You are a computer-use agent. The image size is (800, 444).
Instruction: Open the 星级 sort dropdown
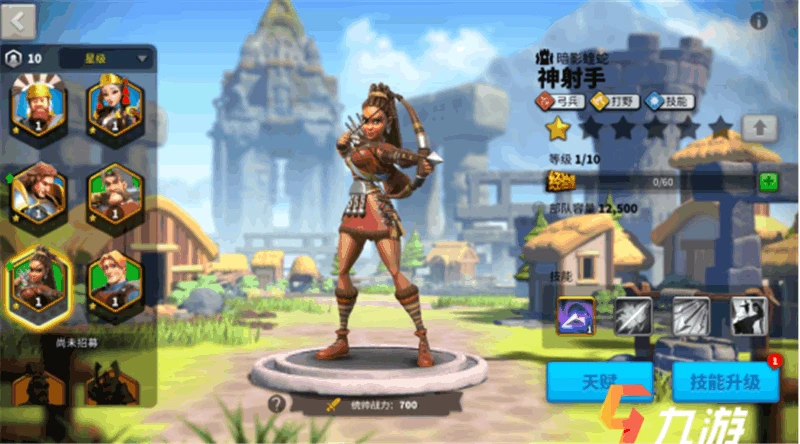105,58
